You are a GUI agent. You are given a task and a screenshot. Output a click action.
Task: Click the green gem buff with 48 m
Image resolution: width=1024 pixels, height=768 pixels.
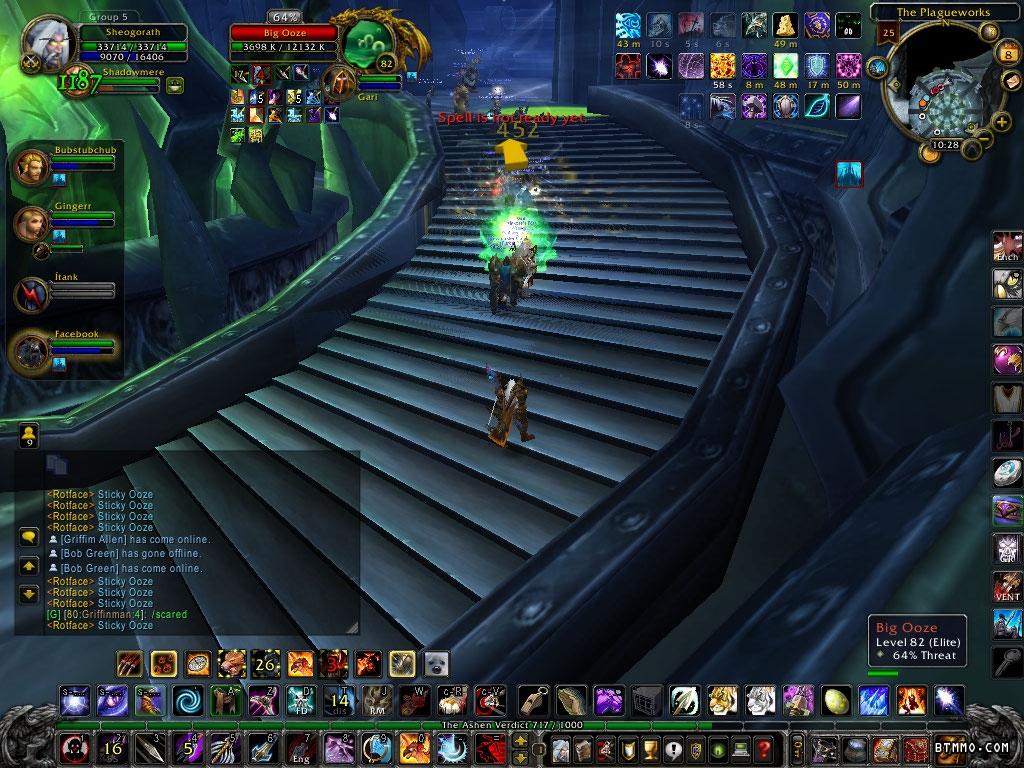click(x=786, y=66)
